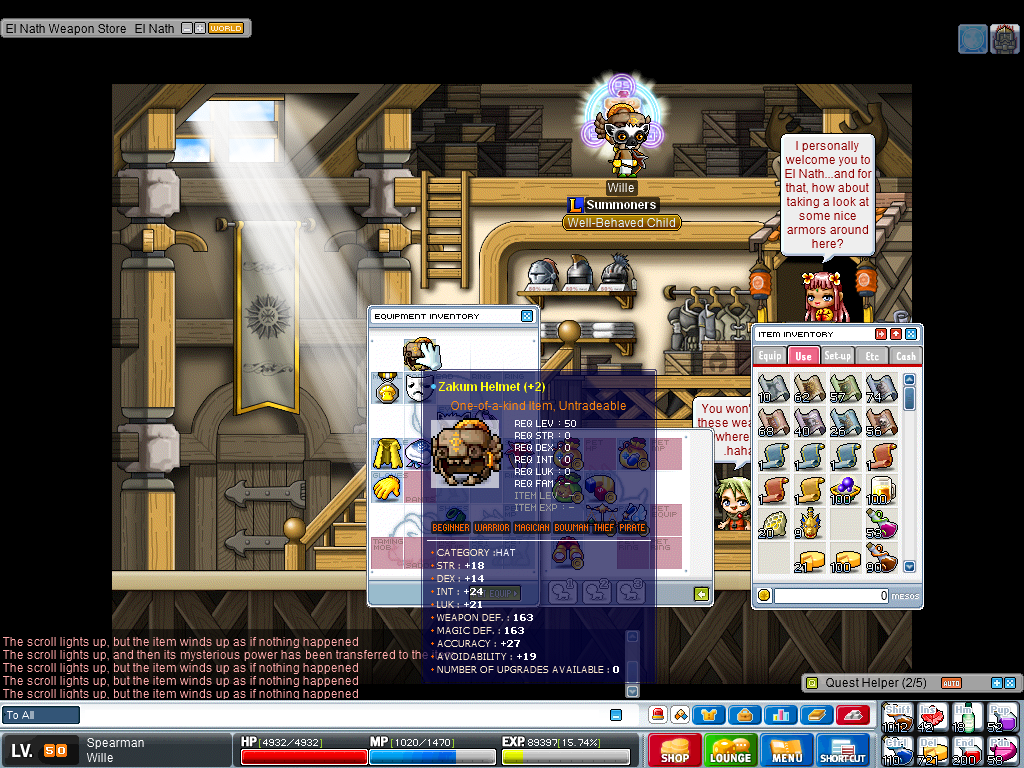Open the main Menu button

click(x=787, y=750)
